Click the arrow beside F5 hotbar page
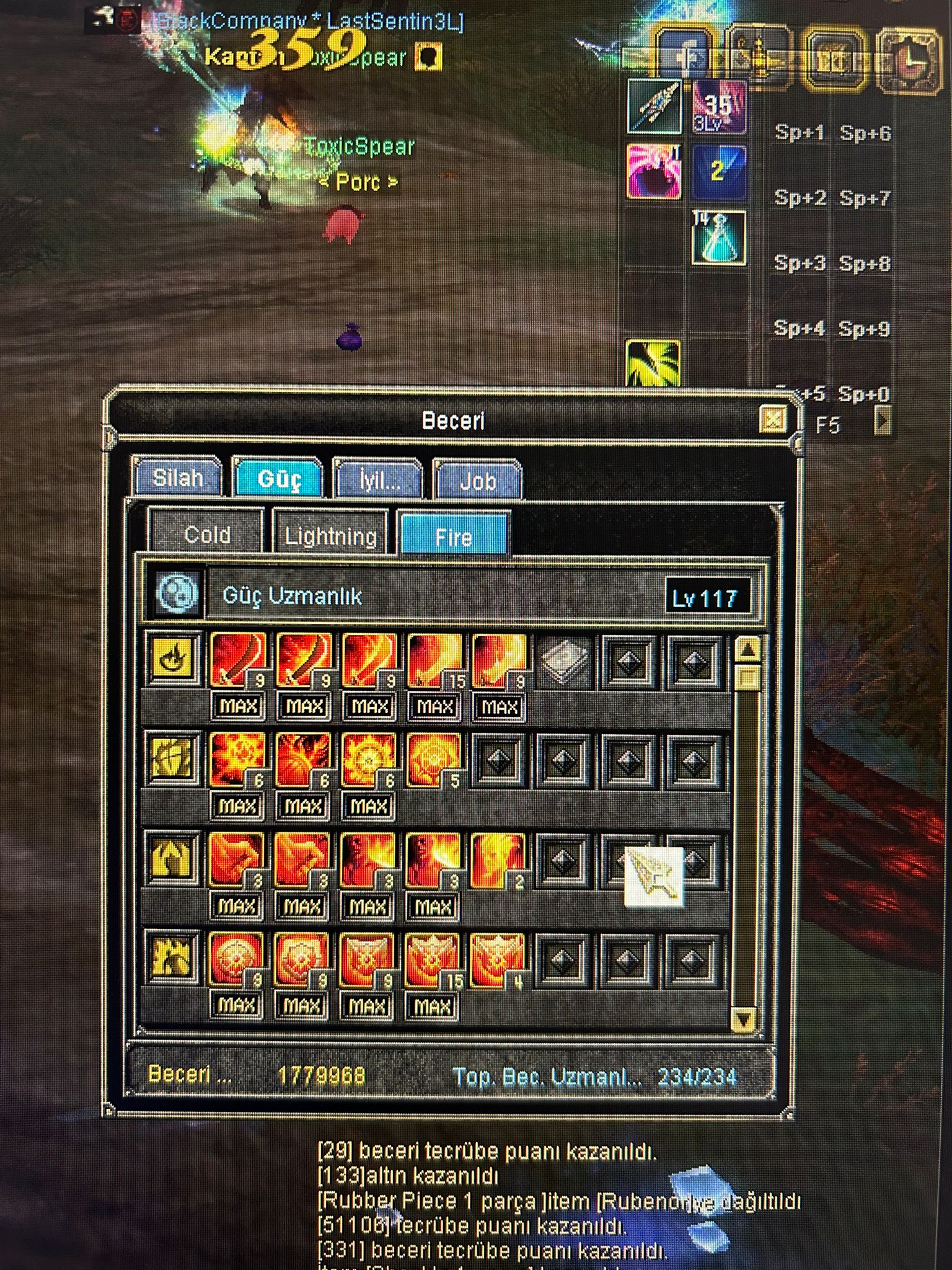This screenshot has height=1270, width=952. pyautogui.click(x=883, y=422)
